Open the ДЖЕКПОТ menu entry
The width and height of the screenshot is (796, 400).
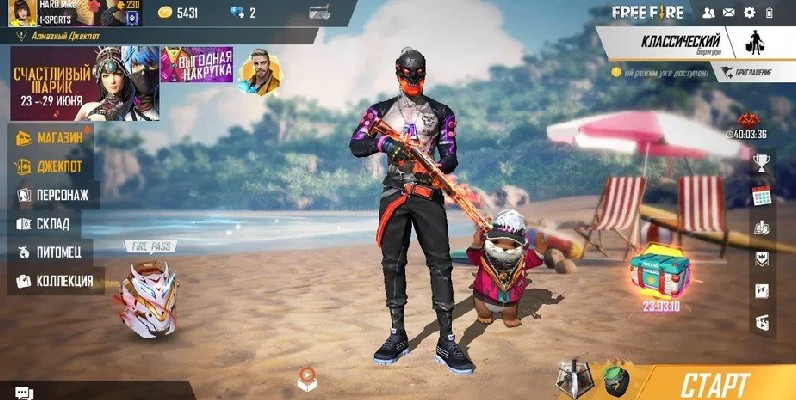pos(57,166)
